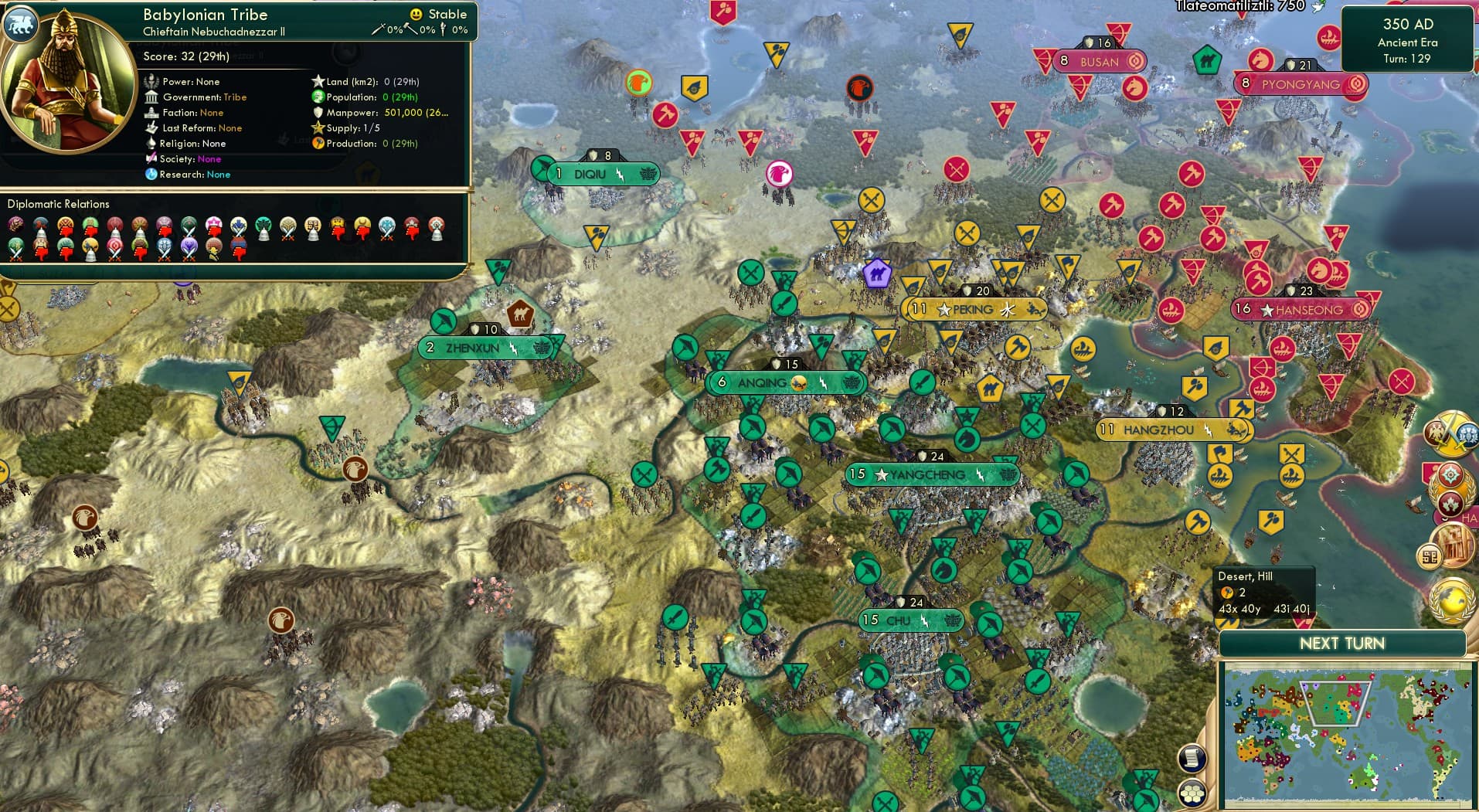Open the notification log scroll icon
The width and height of the screenshot is (1479, 812).
pos(1192,757)
